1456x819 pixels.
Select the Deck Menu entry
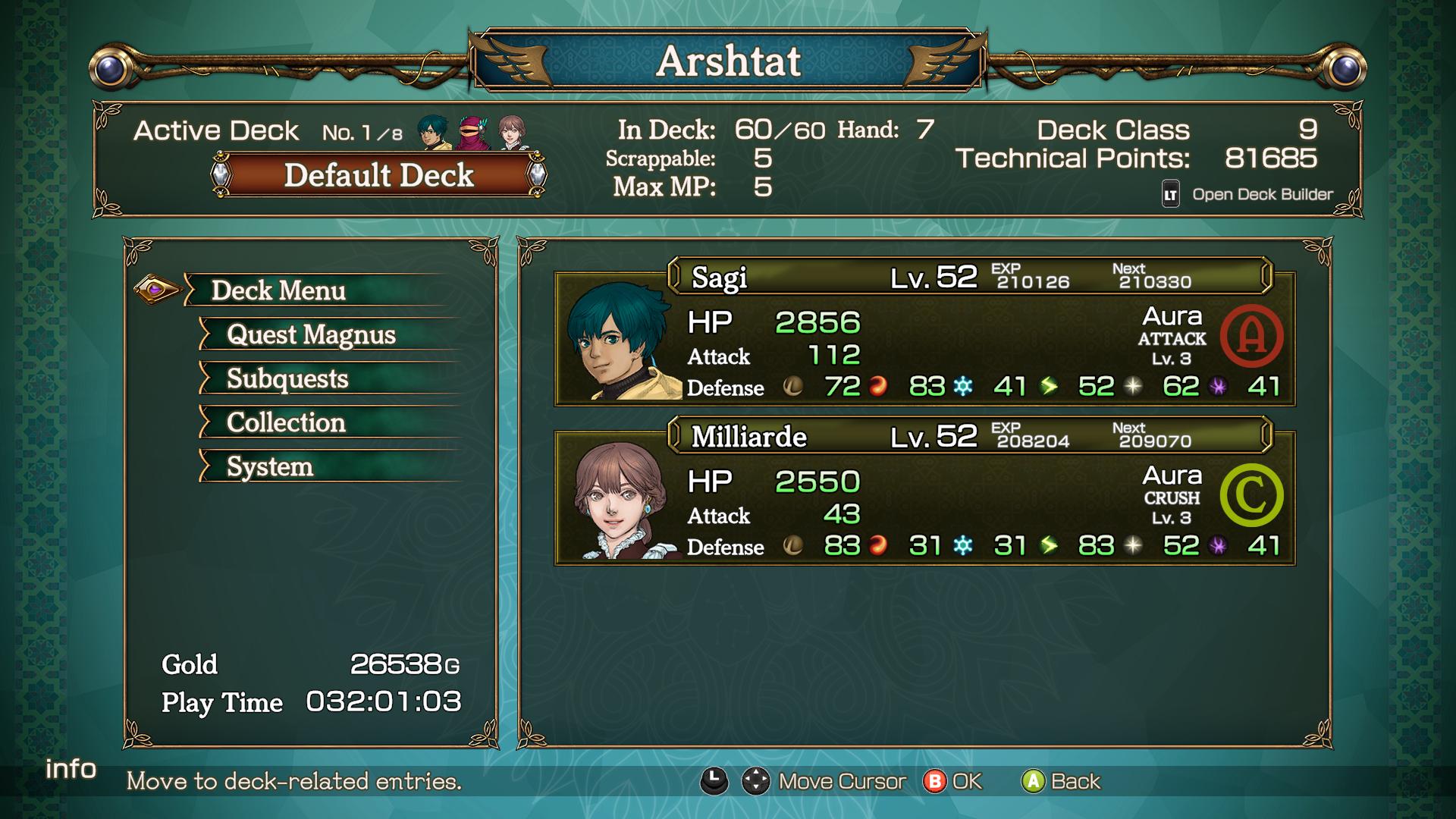[x=278, y=290]
